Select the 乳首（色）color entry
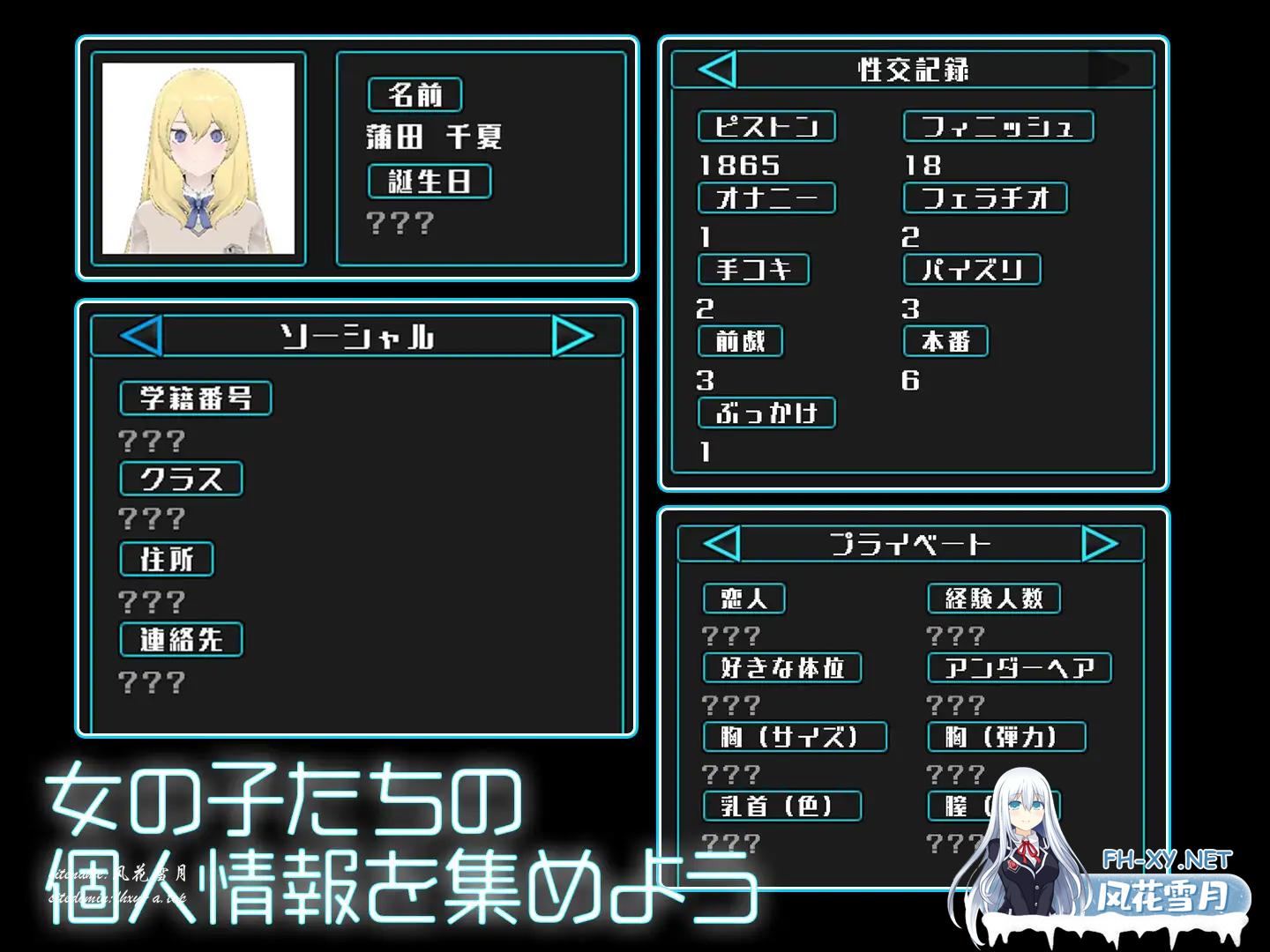 pyautogui.click(x=781, y=806)
